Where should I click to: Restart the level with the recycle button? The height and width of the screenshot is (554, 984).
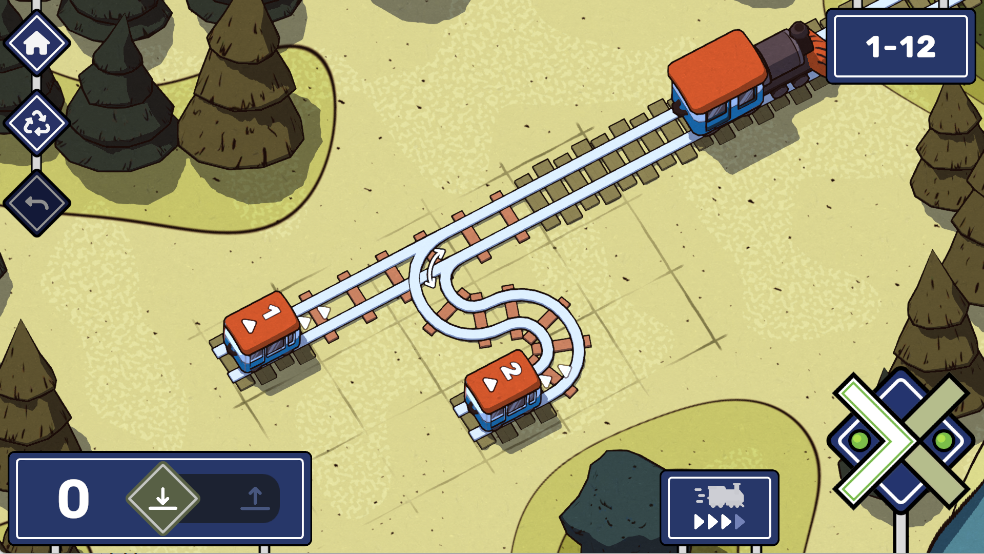tap(37, 123)
